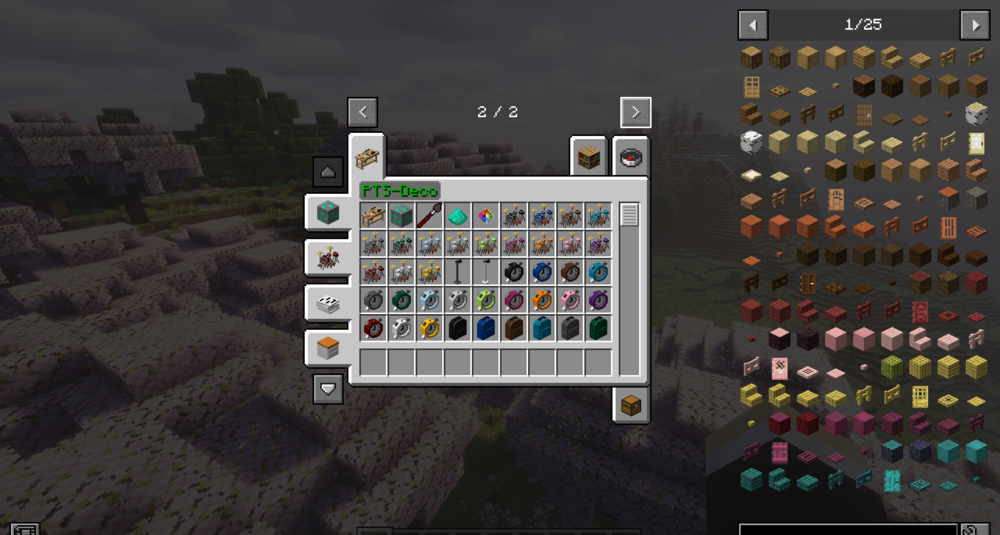
Task: Open the chest inventory tab
Action: point(631,404)
